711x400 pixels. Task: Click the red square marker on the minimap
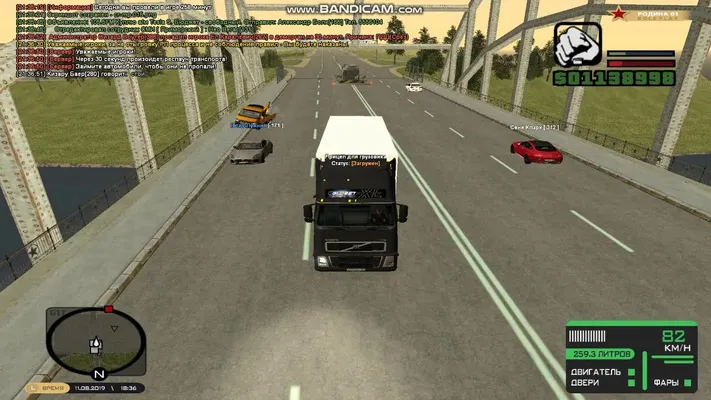pos(107,309)
